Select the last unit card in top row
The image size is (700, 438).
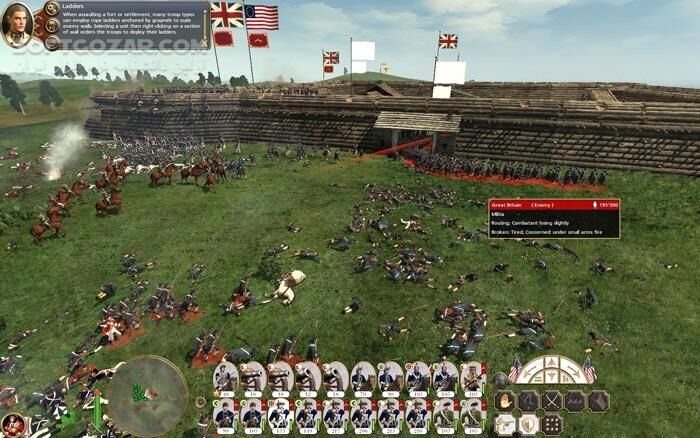point(471,377)
